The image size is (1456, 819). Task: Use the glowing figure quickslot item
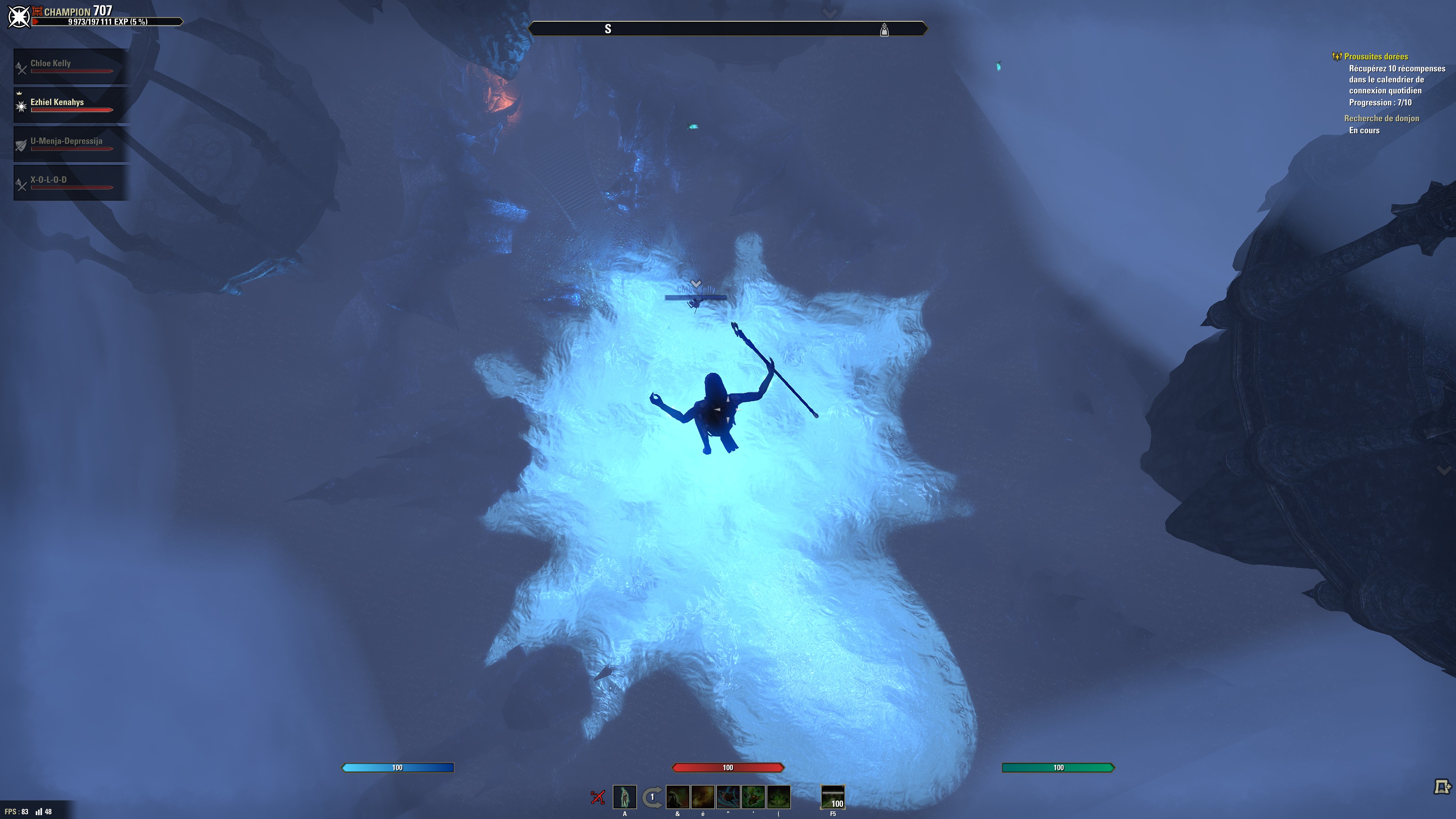(624, 797)
